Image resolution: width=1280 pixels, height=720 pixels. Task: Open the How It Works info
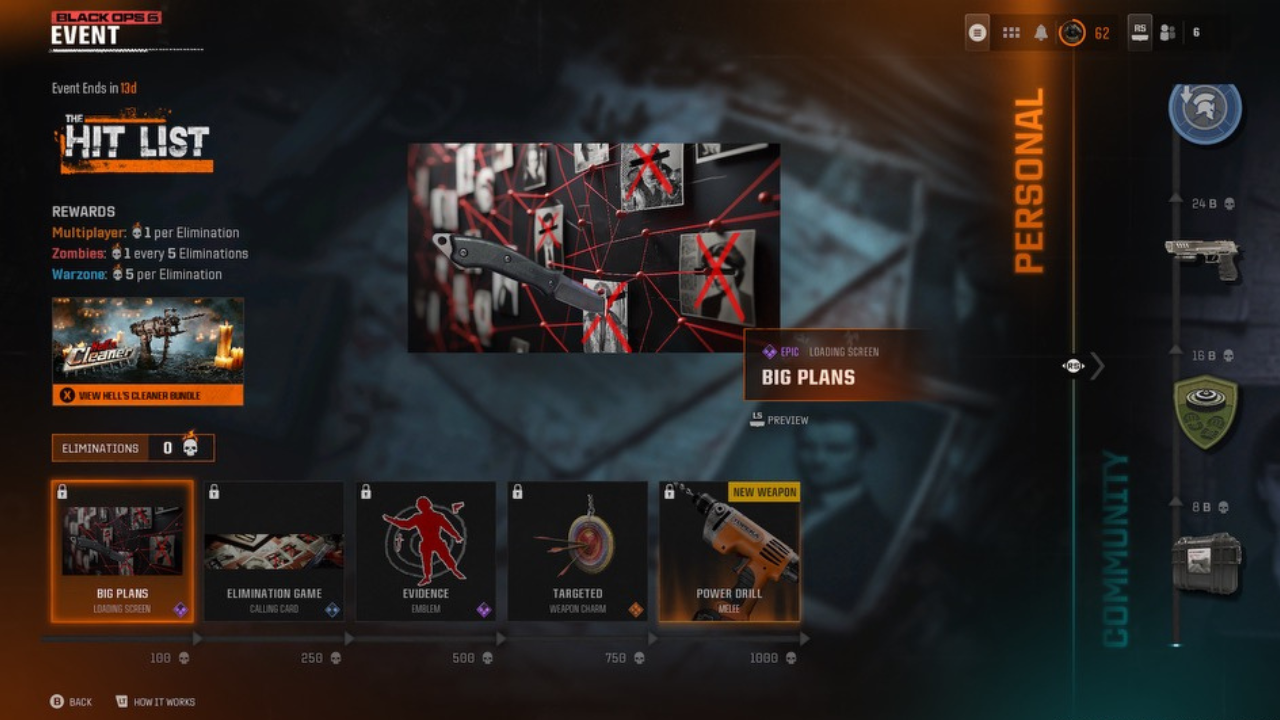pos(155,702)
